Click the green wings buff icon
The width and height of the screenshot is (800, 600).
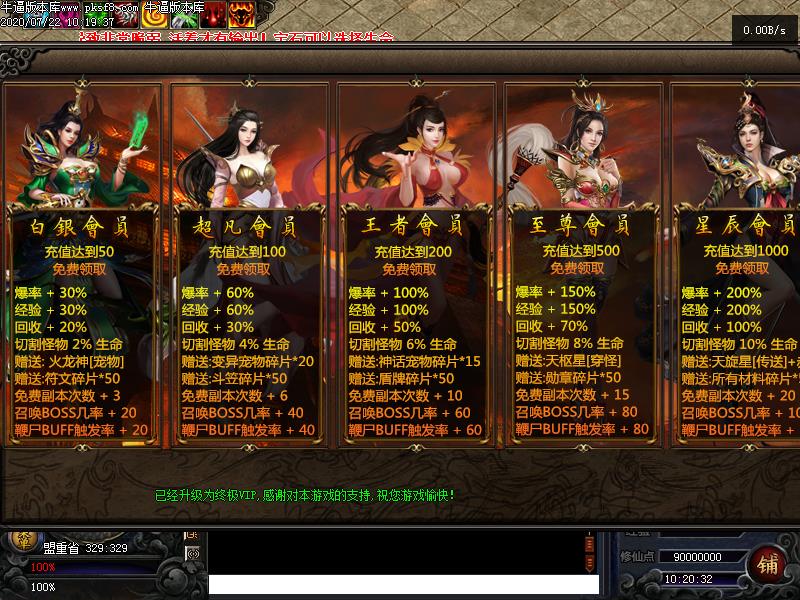click(x=184, y=14)
